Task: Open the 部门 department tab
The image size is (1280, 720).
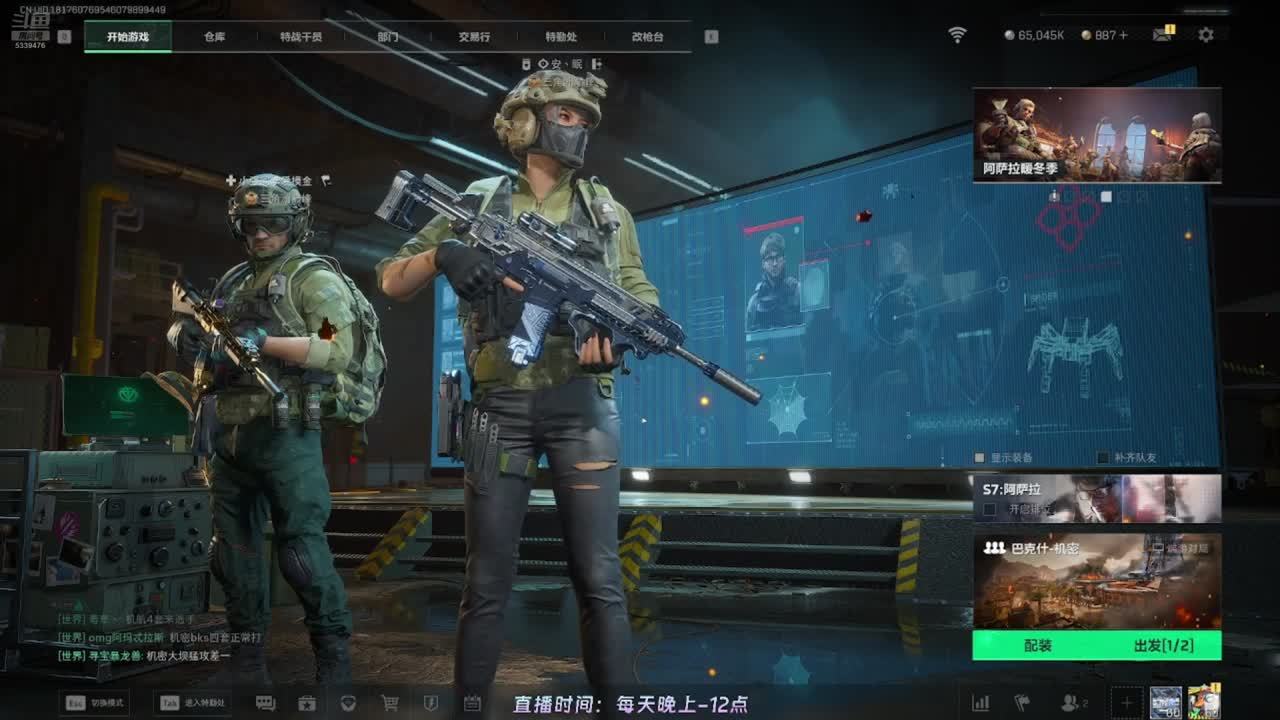Action: pos(388,37)
